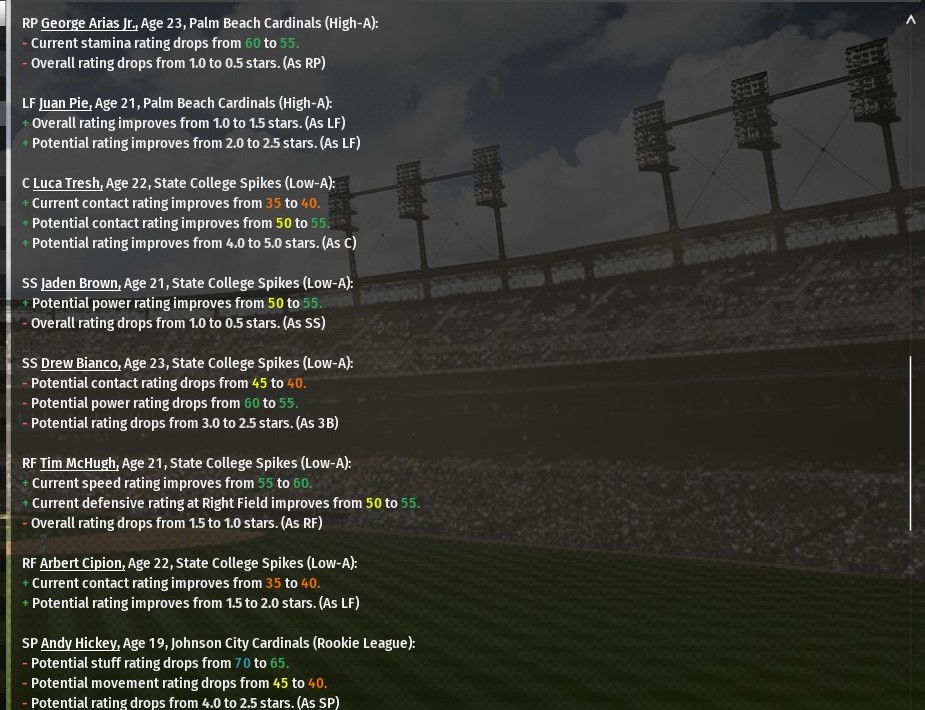
Task: Click the vertical scrollbar thumb
Action: [910, 443]
